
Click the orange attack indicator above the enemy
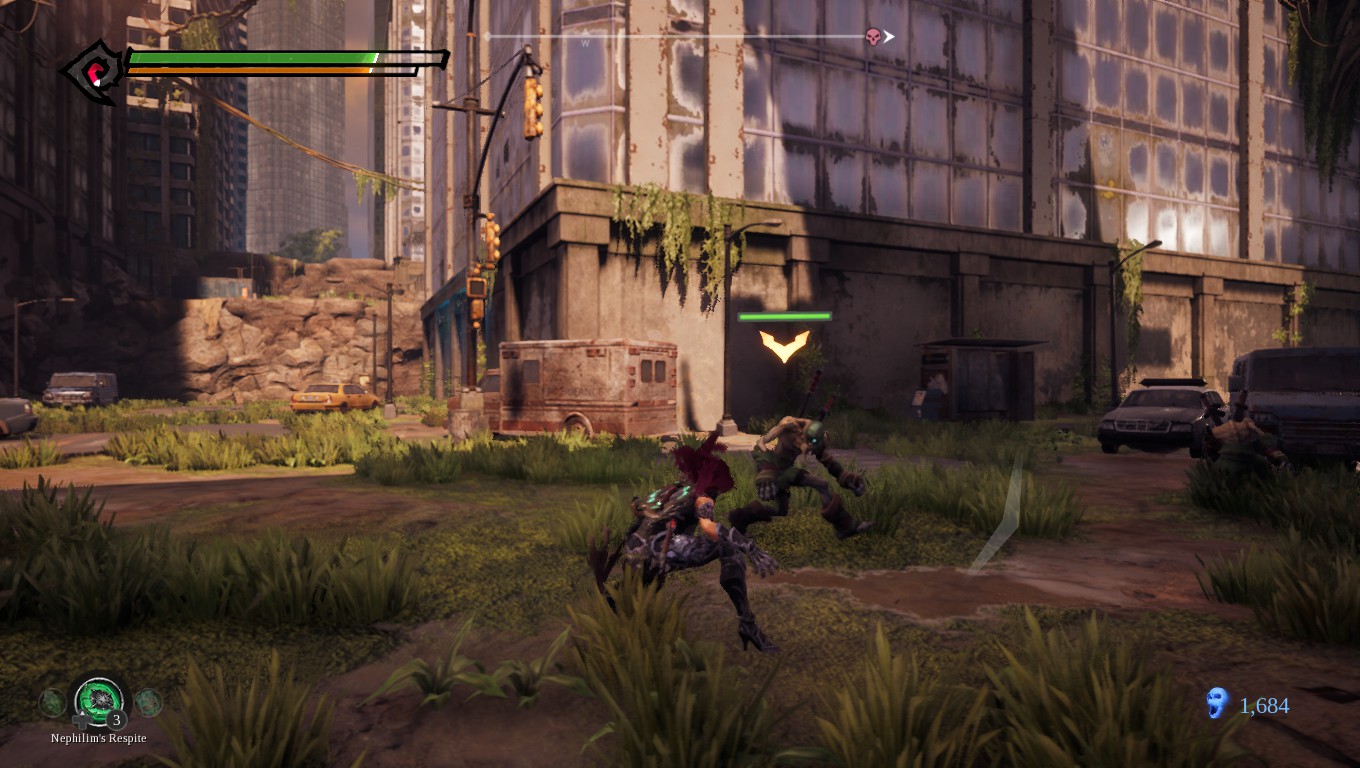pos(784,346)
